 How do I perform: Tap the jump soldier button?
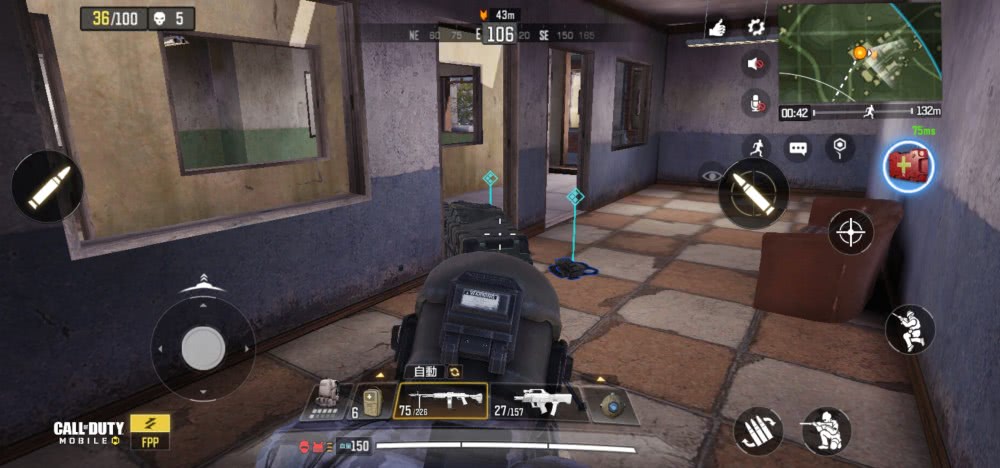(909, 329)
